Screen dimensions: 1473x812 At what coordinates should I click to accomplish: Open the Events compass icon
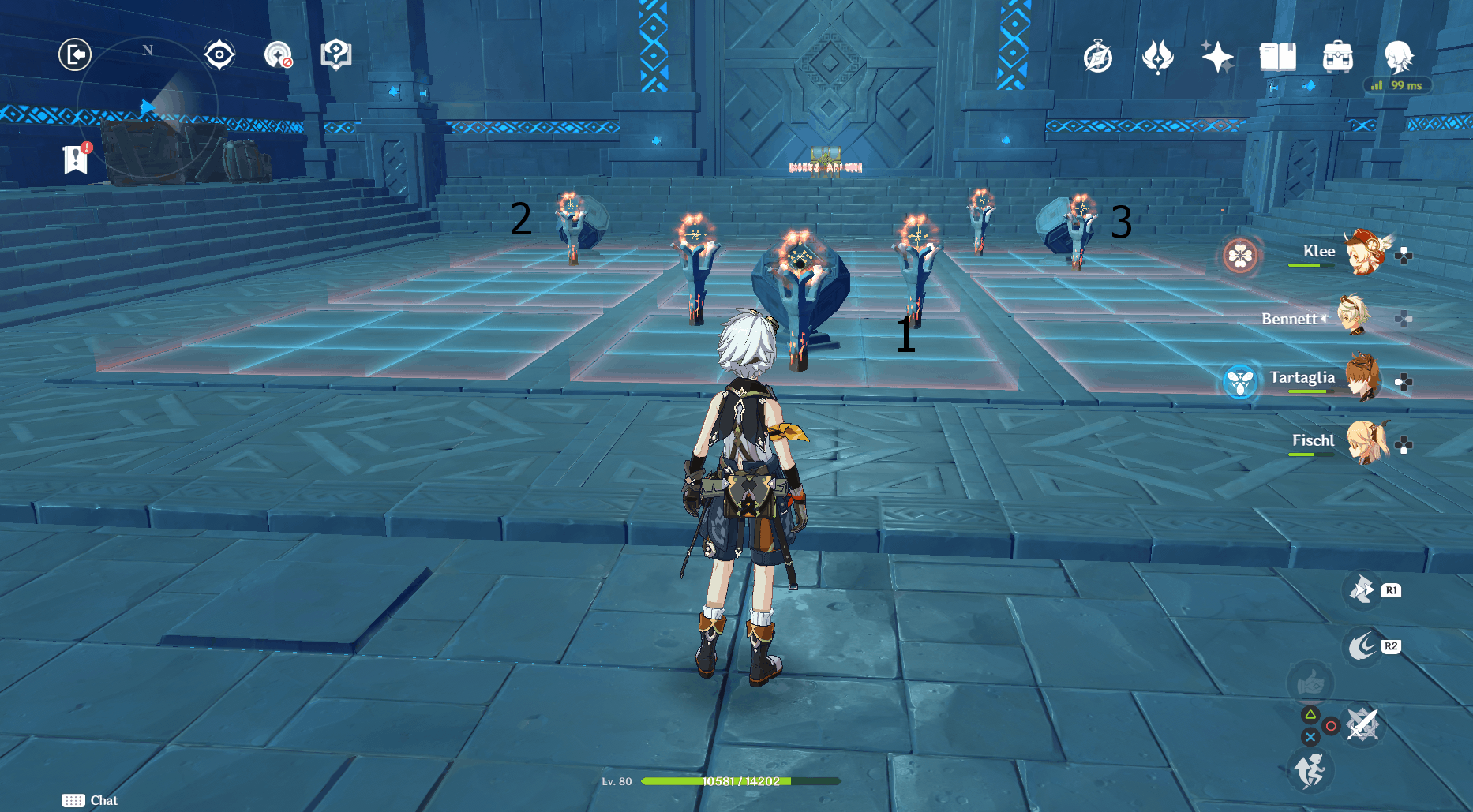pos(1100,56)
